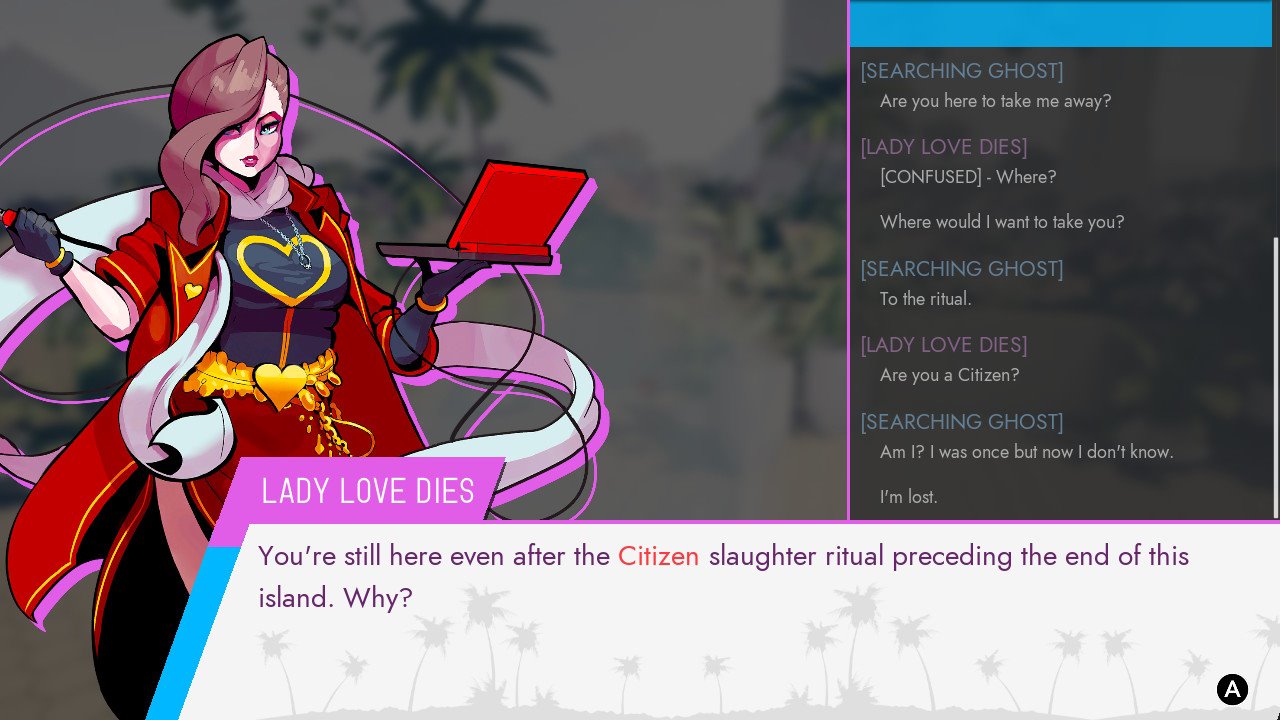This screenshot has height=720, width=1280.
Task: Click the blue header bar of the dialogue log
Action: coord(1060,25)
